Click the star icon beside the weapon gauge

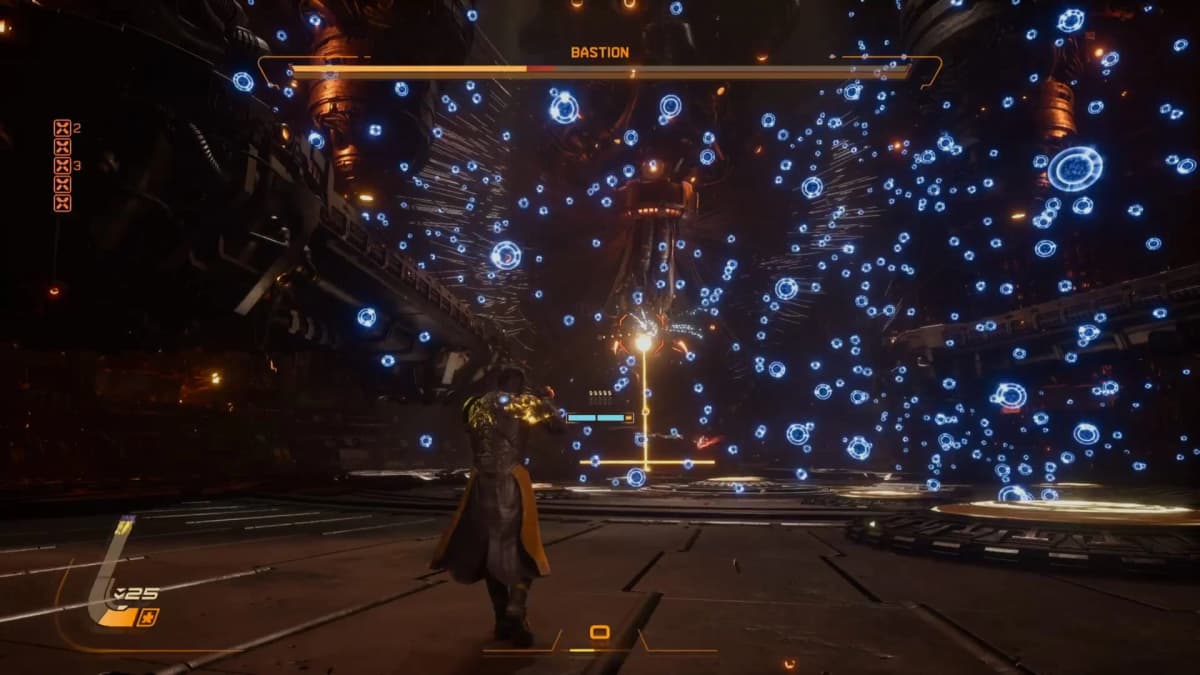(149, 616)
